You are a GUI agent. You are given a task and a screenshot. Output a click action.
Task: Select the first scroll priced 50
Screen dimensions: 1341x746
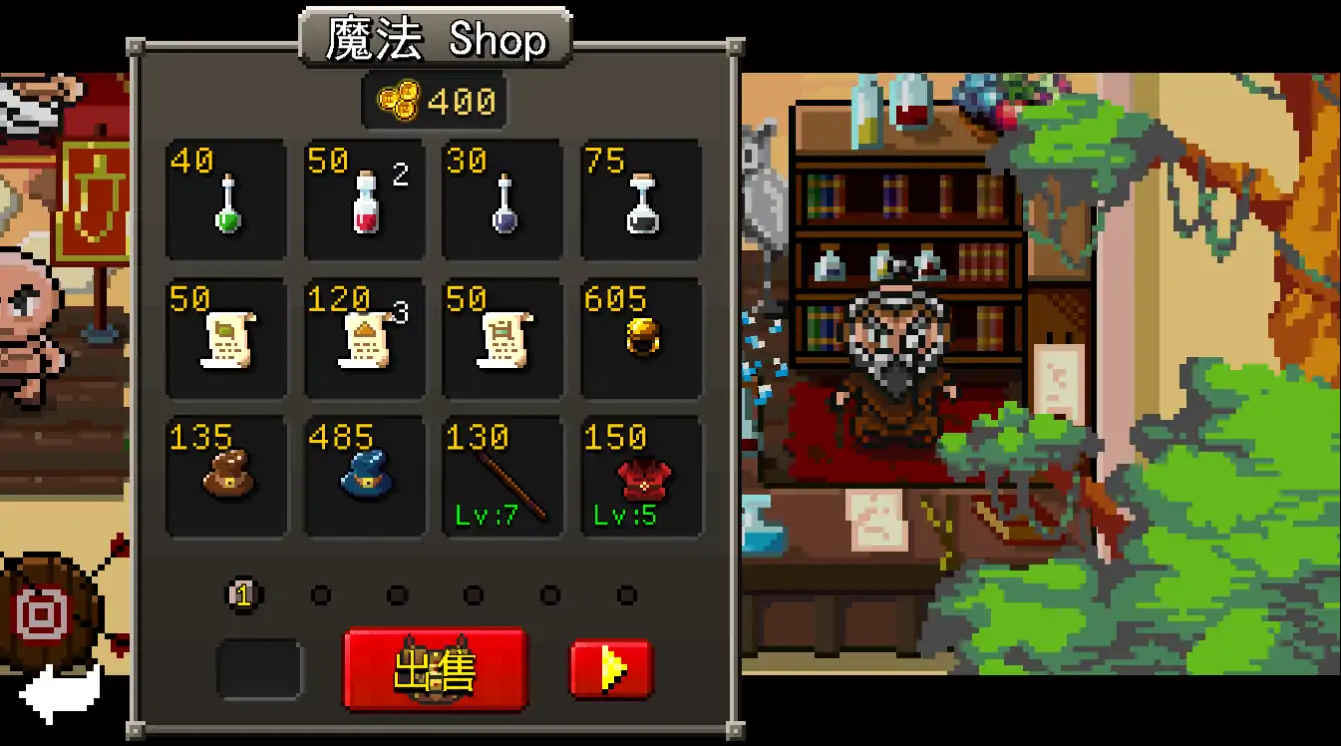coord(226,337)
